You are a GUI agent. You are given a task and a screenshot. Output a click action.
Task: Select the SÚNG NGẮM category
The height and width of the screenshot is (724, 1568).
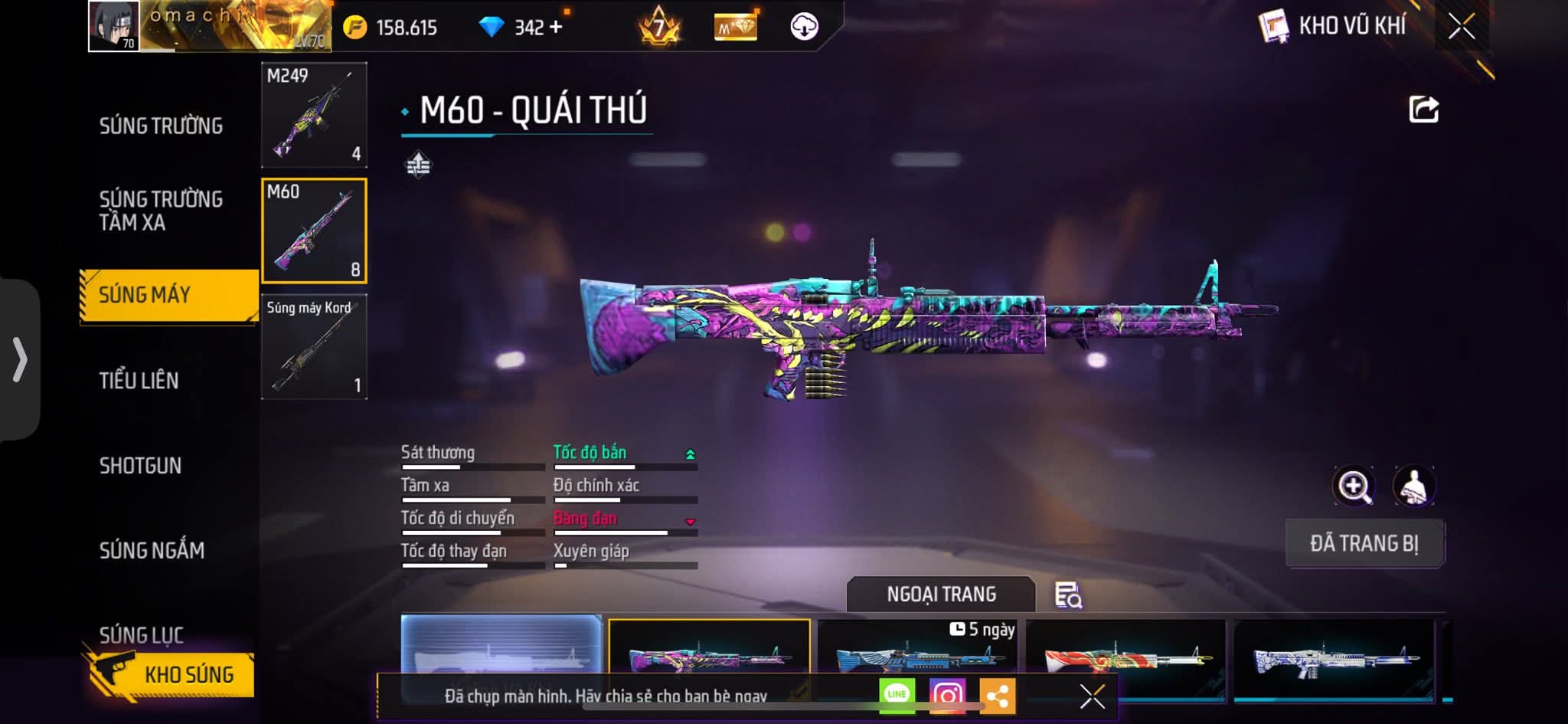tap(152, 550)
